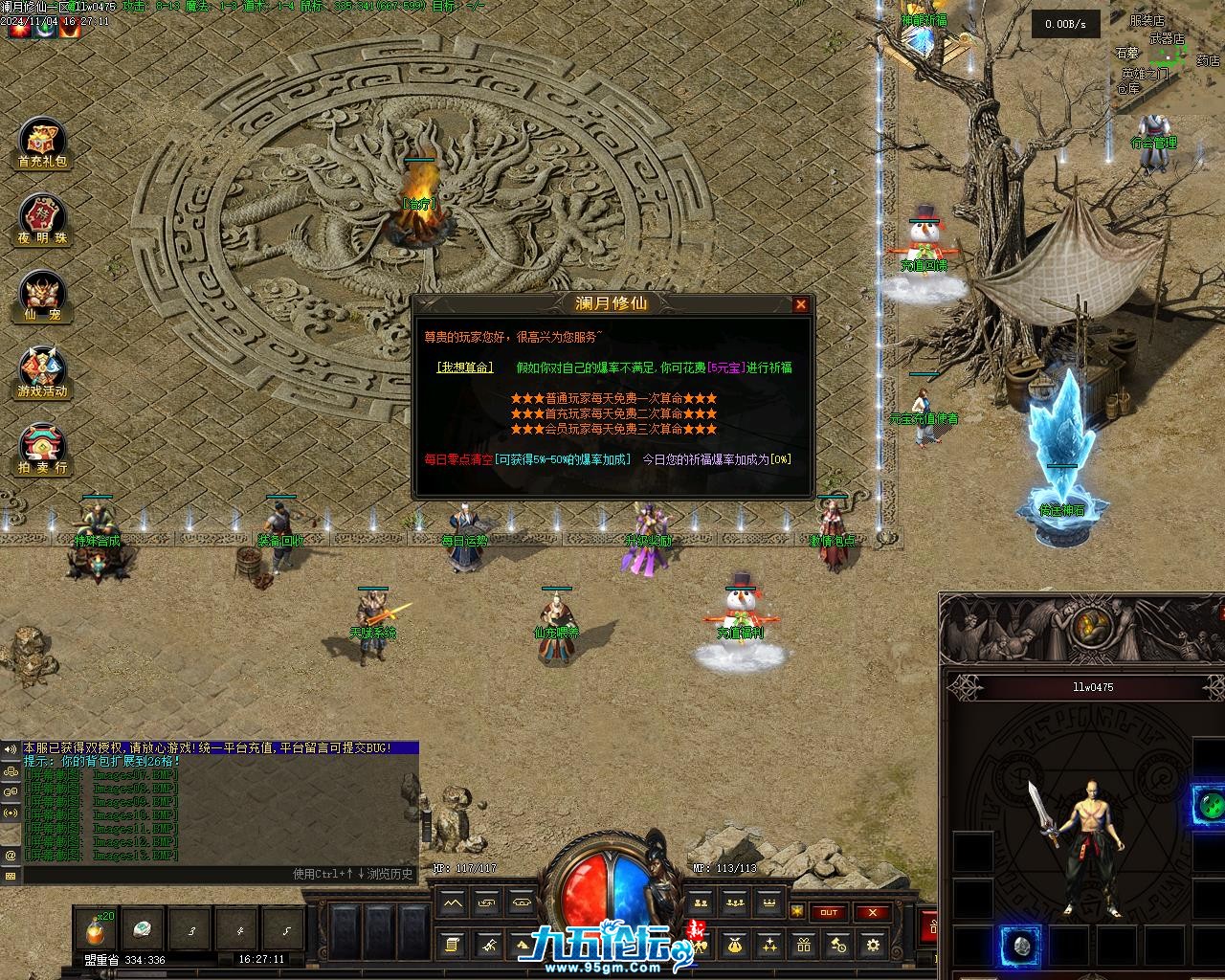1225x980 pixels.
Task: Open settings with the gear icon
Action: [873, 946]
